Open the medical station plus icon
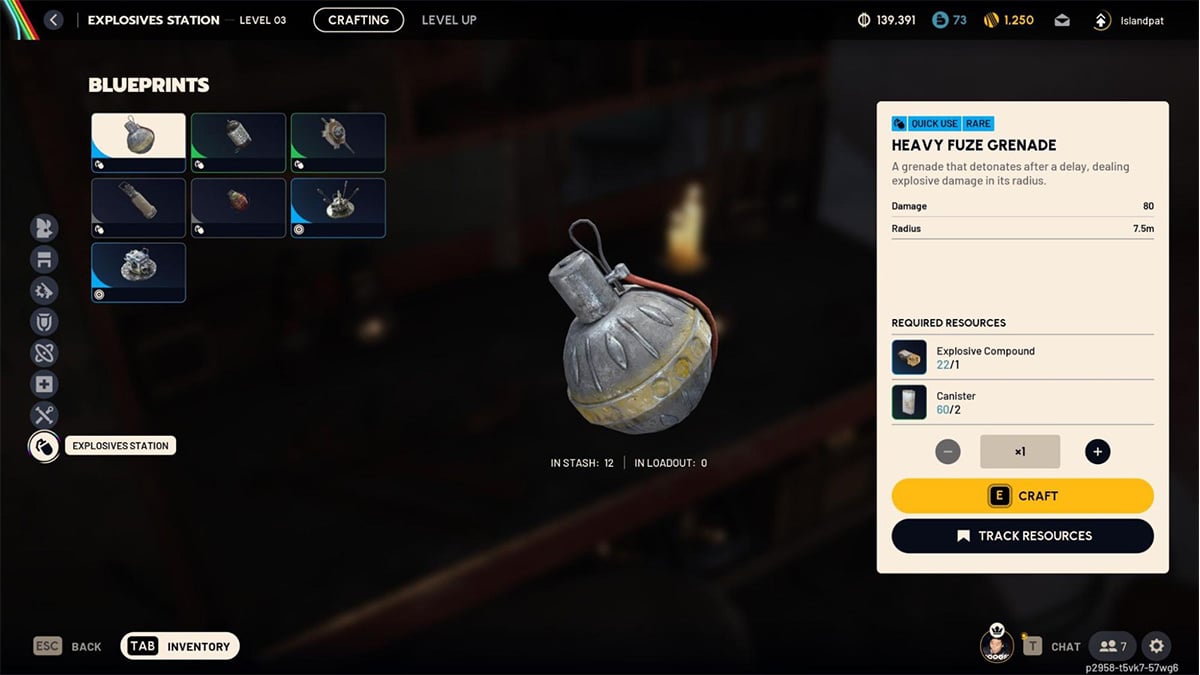The image size is (1200, 675). [x=44, y=384]
